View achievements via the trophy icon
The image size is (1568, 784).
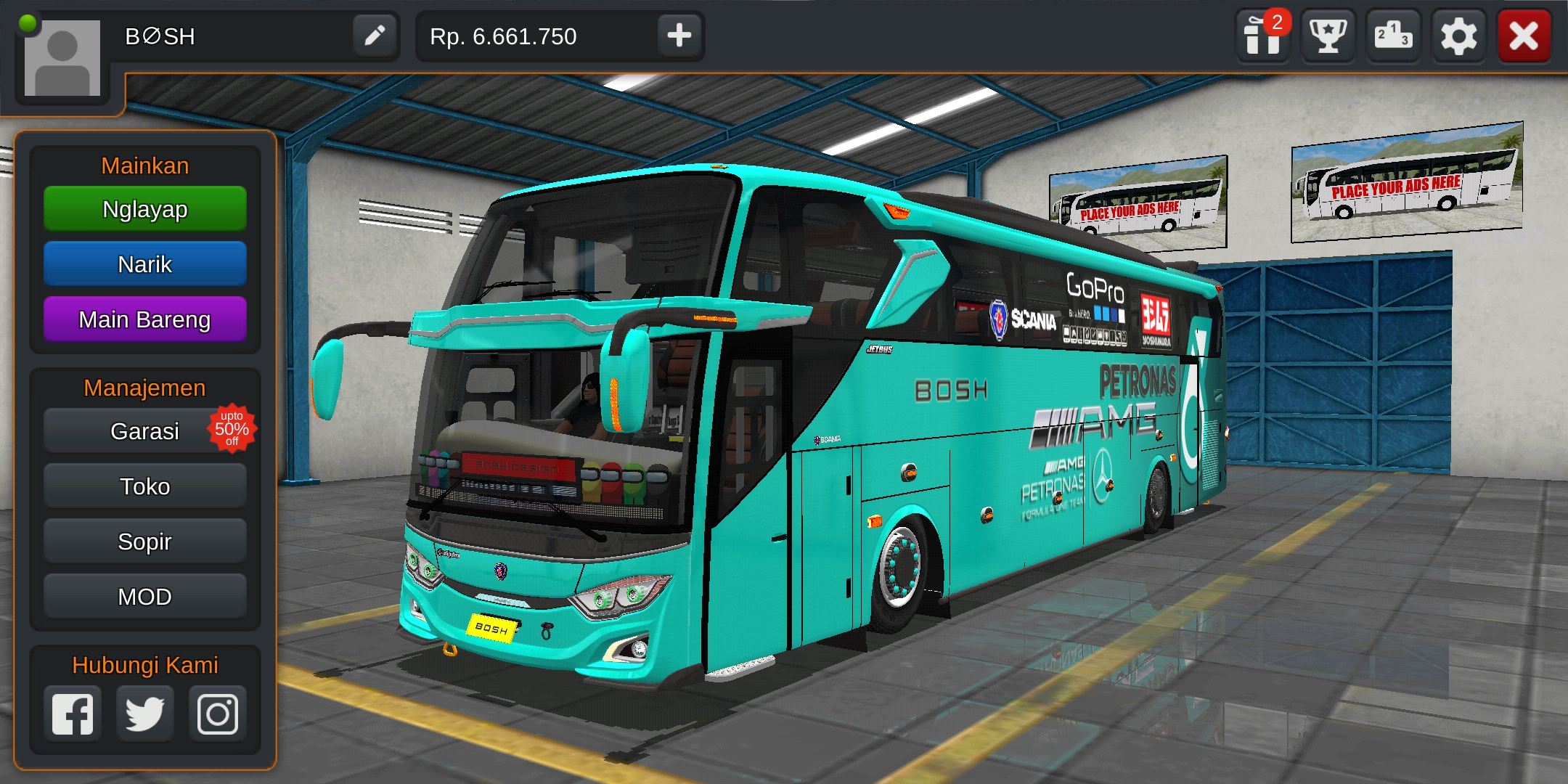pyautogui.click(x=1327, y=36)
